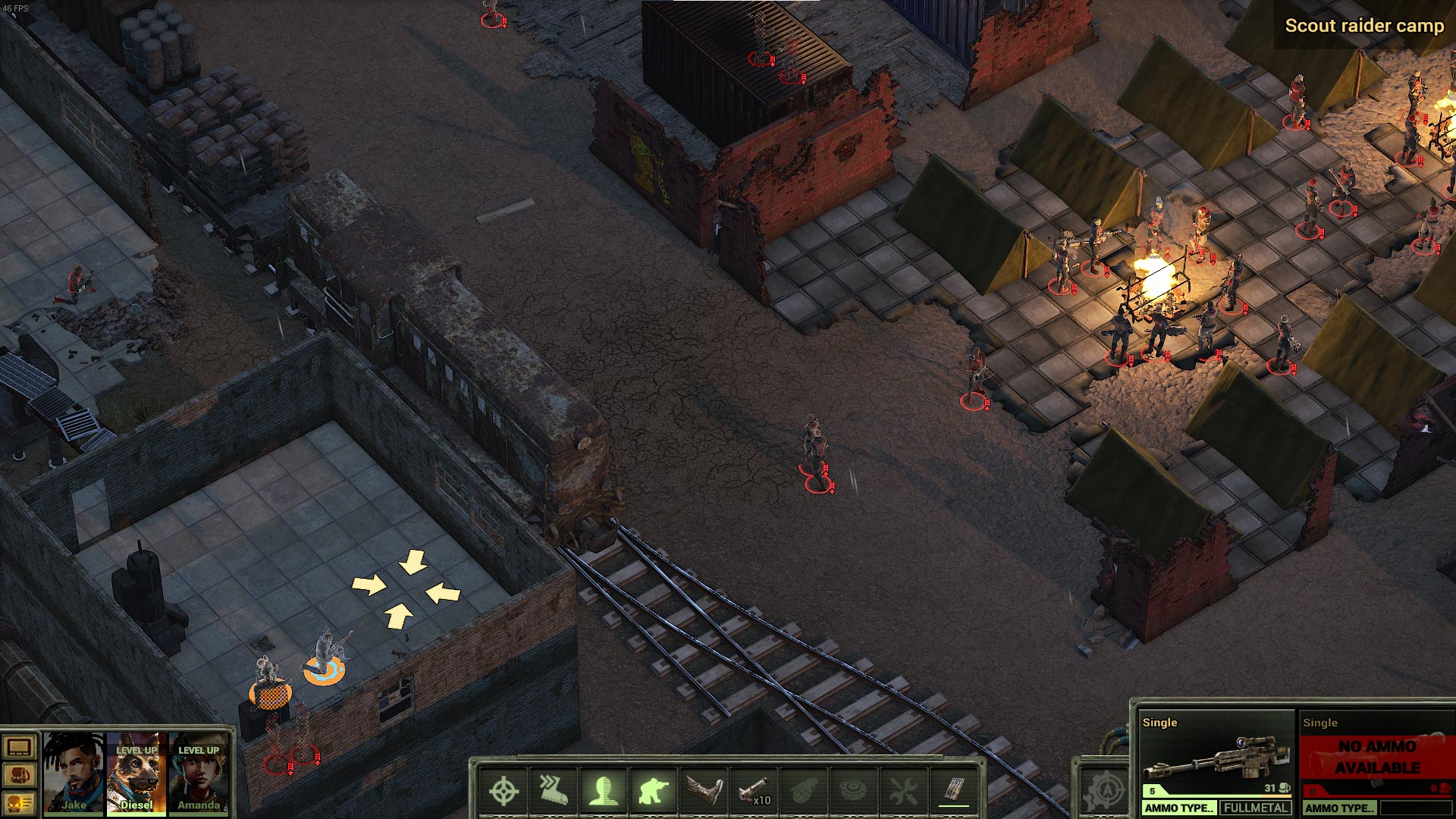Select the grenade slot

803,791
